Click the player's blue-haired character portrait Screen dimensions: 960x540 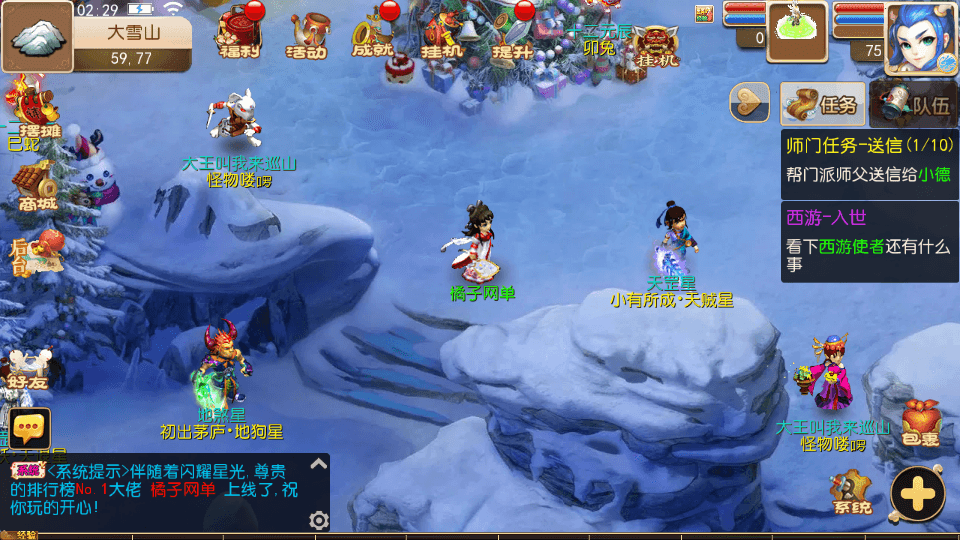coord(920,37)
